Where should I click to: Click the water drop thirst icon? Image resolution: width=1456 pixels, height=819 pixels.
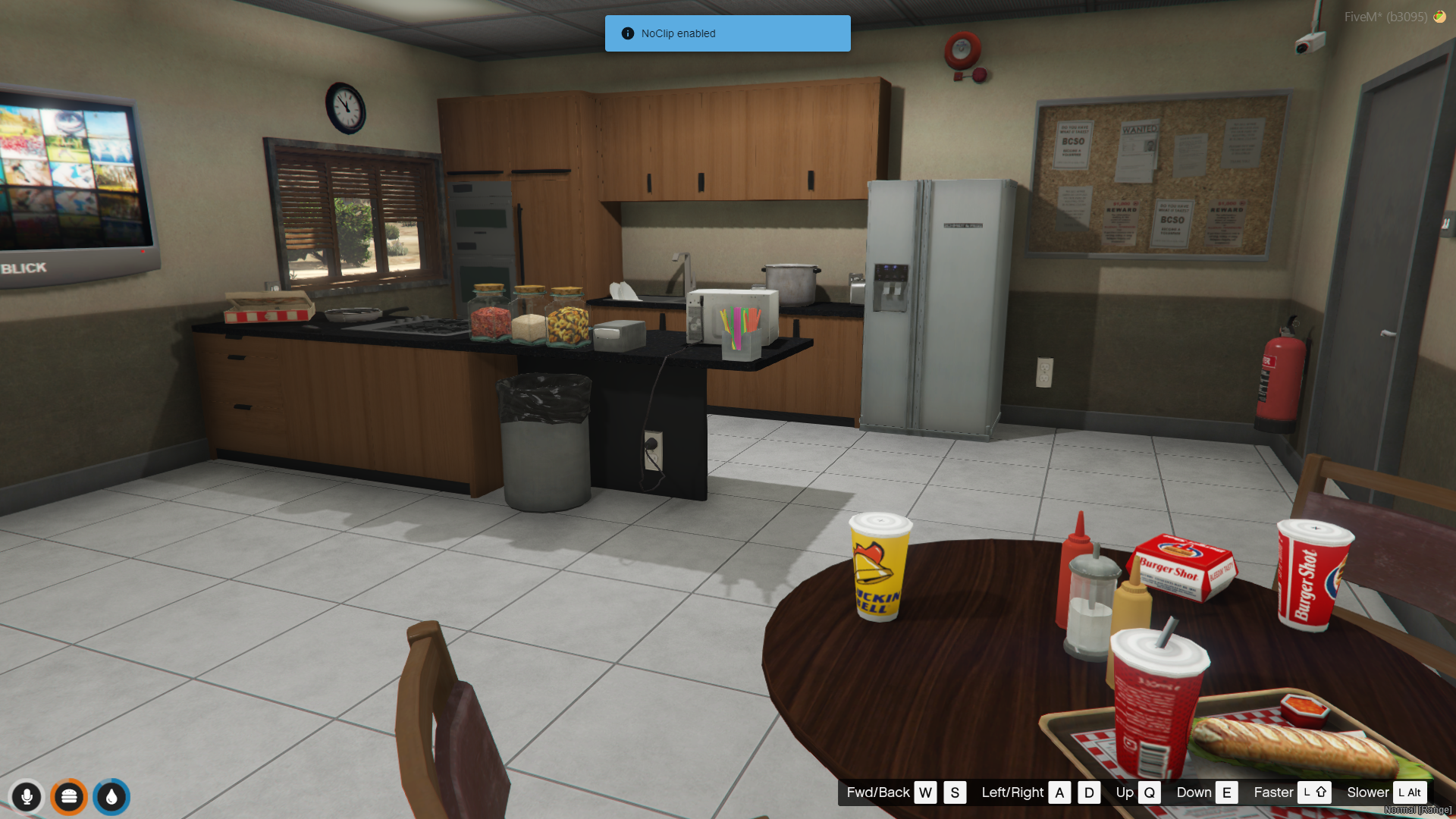tap(111, 797)
